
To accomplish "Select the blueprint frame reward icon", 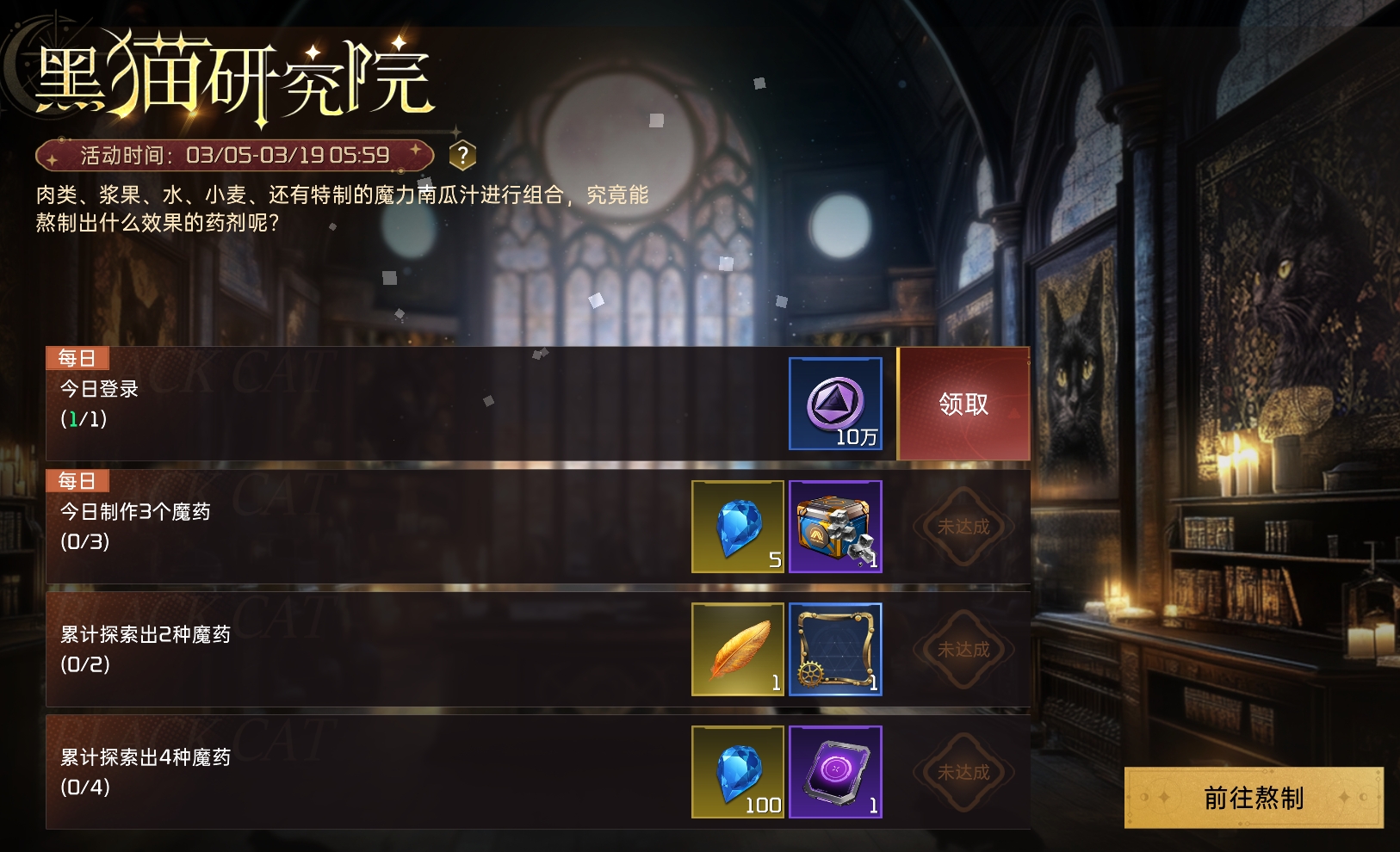I will point(835,651).
